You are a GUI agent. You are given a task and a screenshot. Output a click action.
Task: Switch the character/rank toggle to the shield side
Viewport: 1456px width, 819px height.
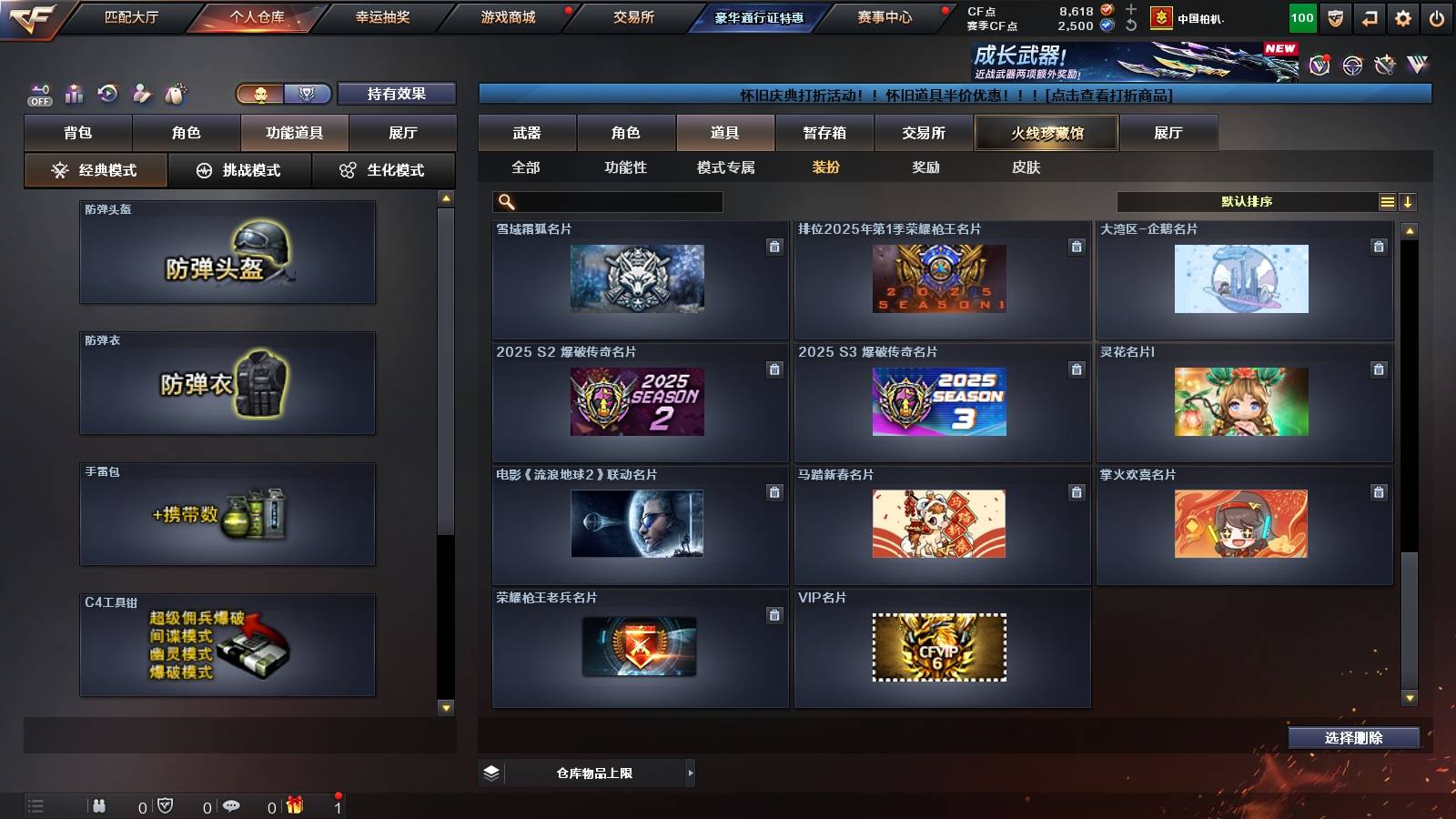tap(307, 94)
